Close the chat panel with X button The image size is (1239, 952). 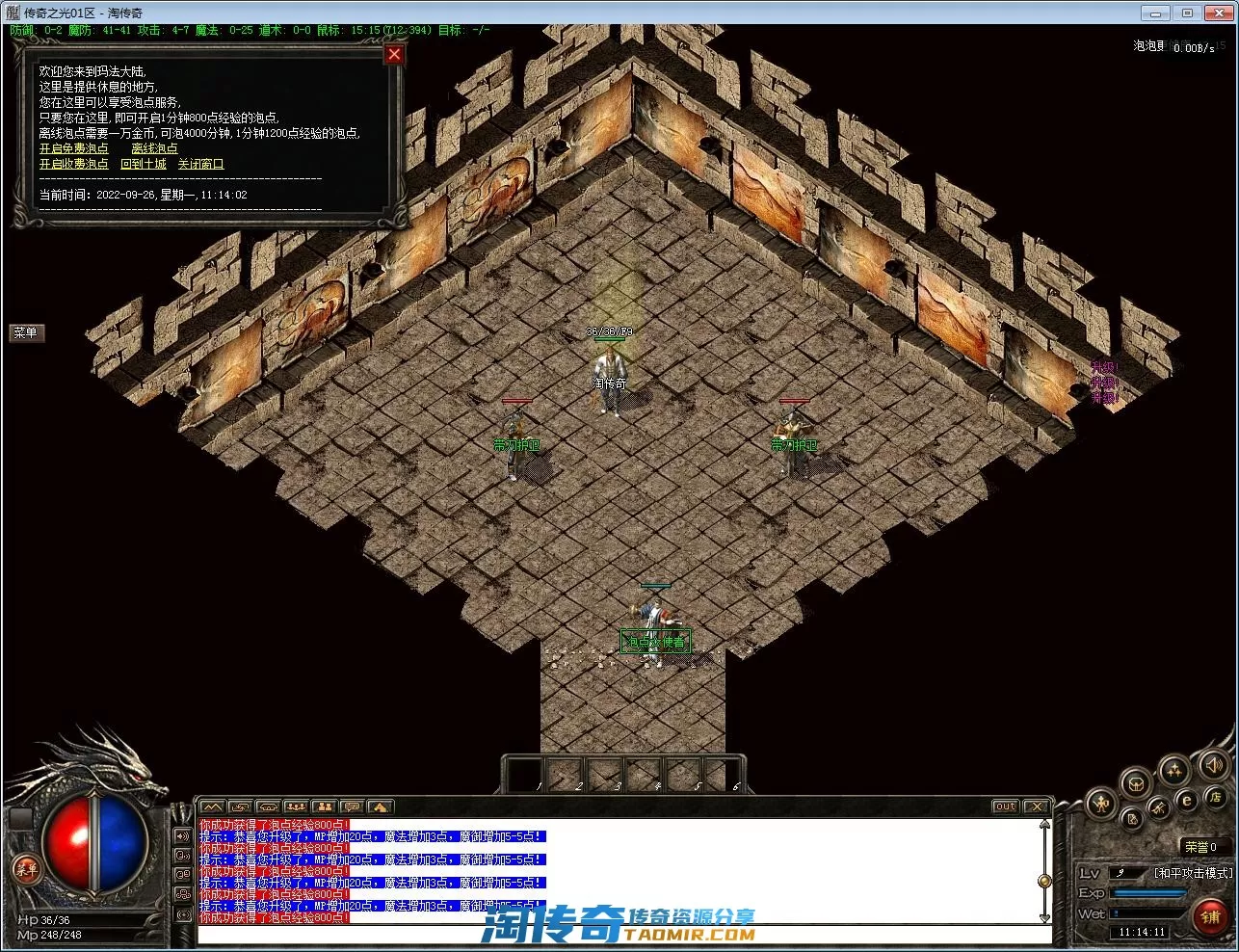tap(1036, 807)
